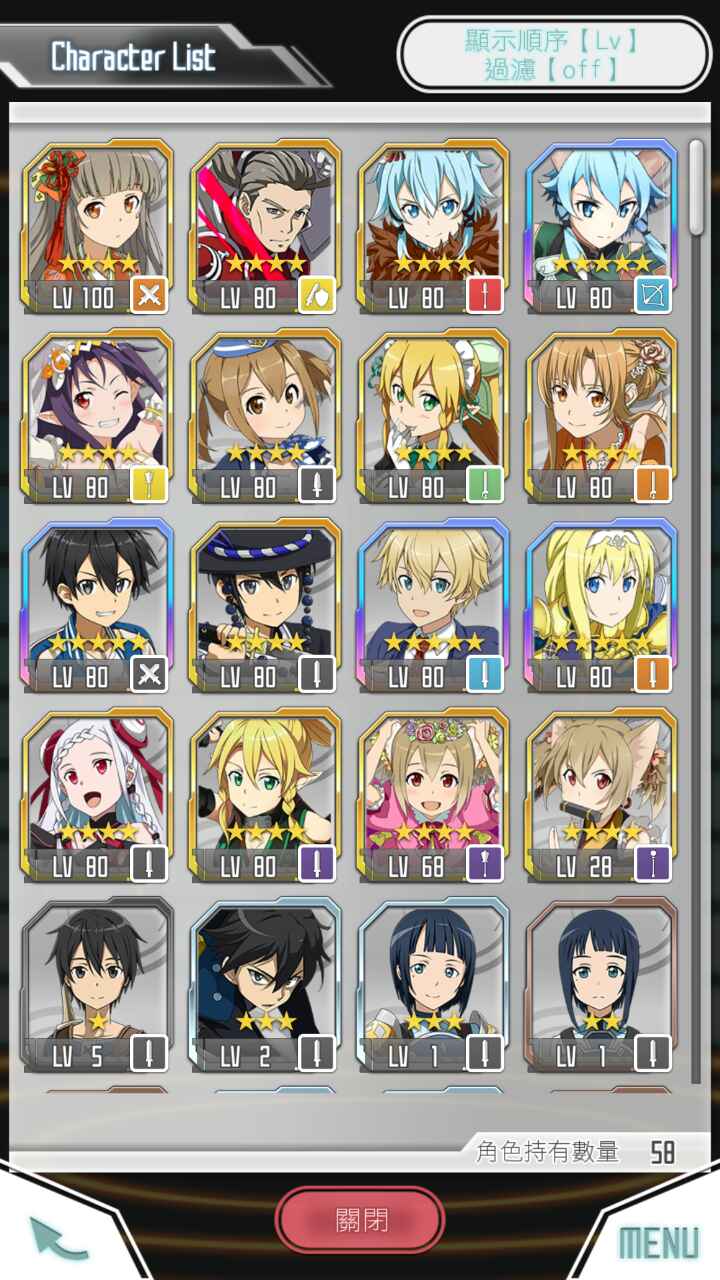The image size is (720, 1280).
Task: Select the red-sword man LV 80 card
Action: click(x=265, y=228)
